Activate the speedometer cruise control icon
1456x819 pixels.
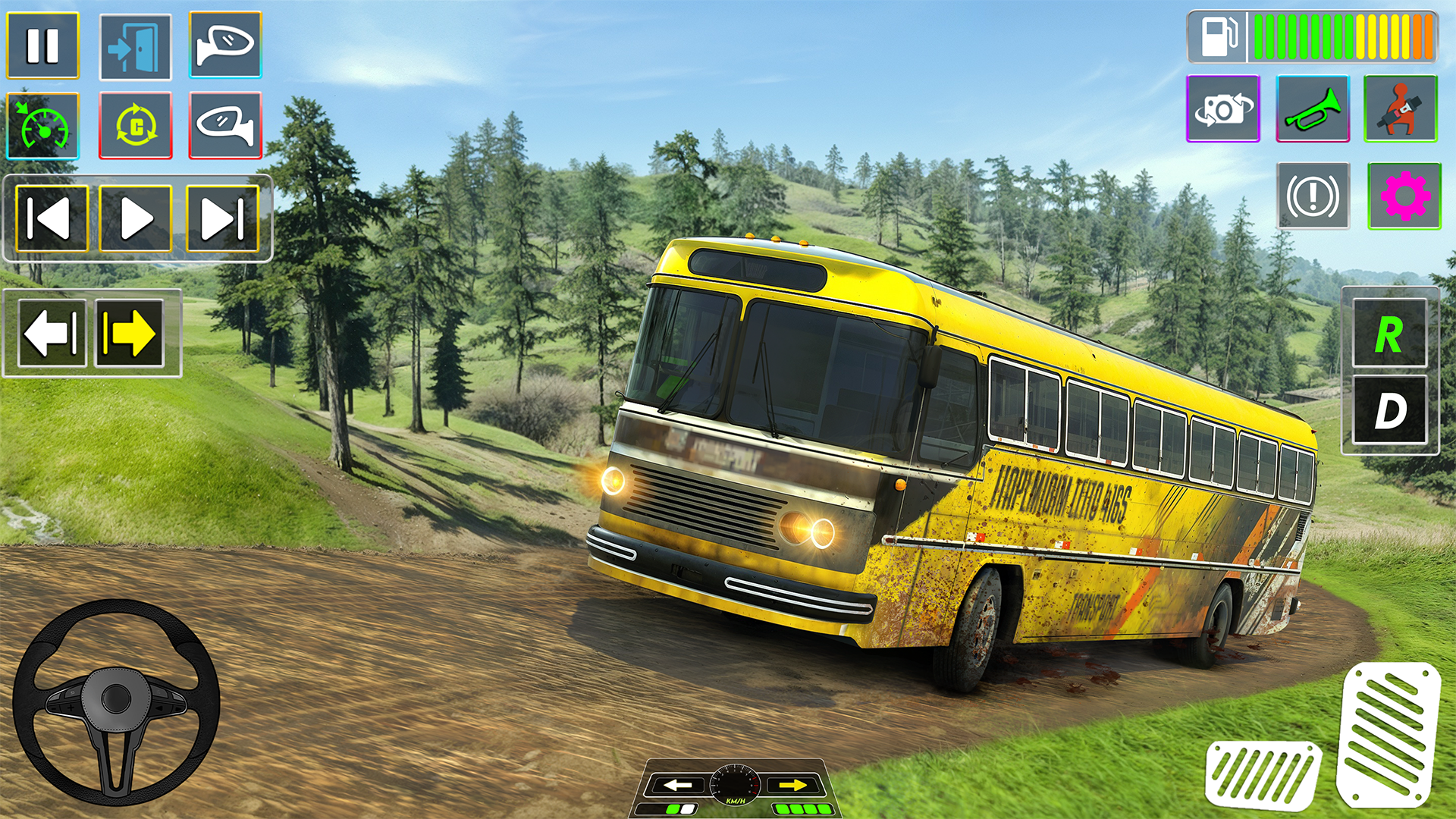pos(42,126)
